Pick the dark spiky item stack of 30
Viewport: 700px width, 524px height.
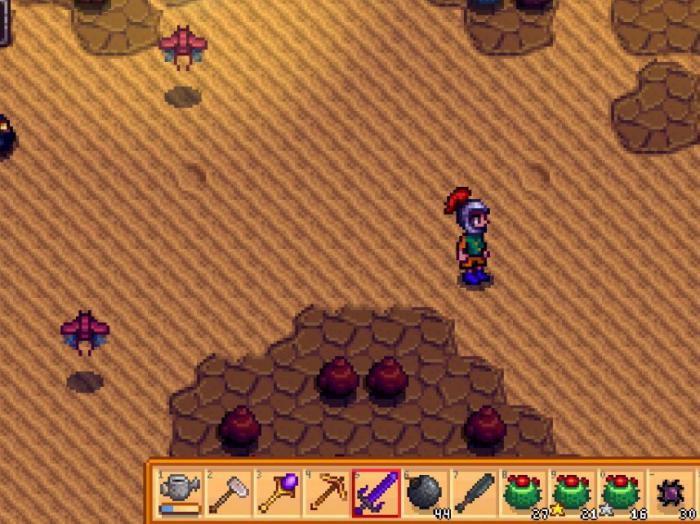pyautogui.click(x=670, y=492)
